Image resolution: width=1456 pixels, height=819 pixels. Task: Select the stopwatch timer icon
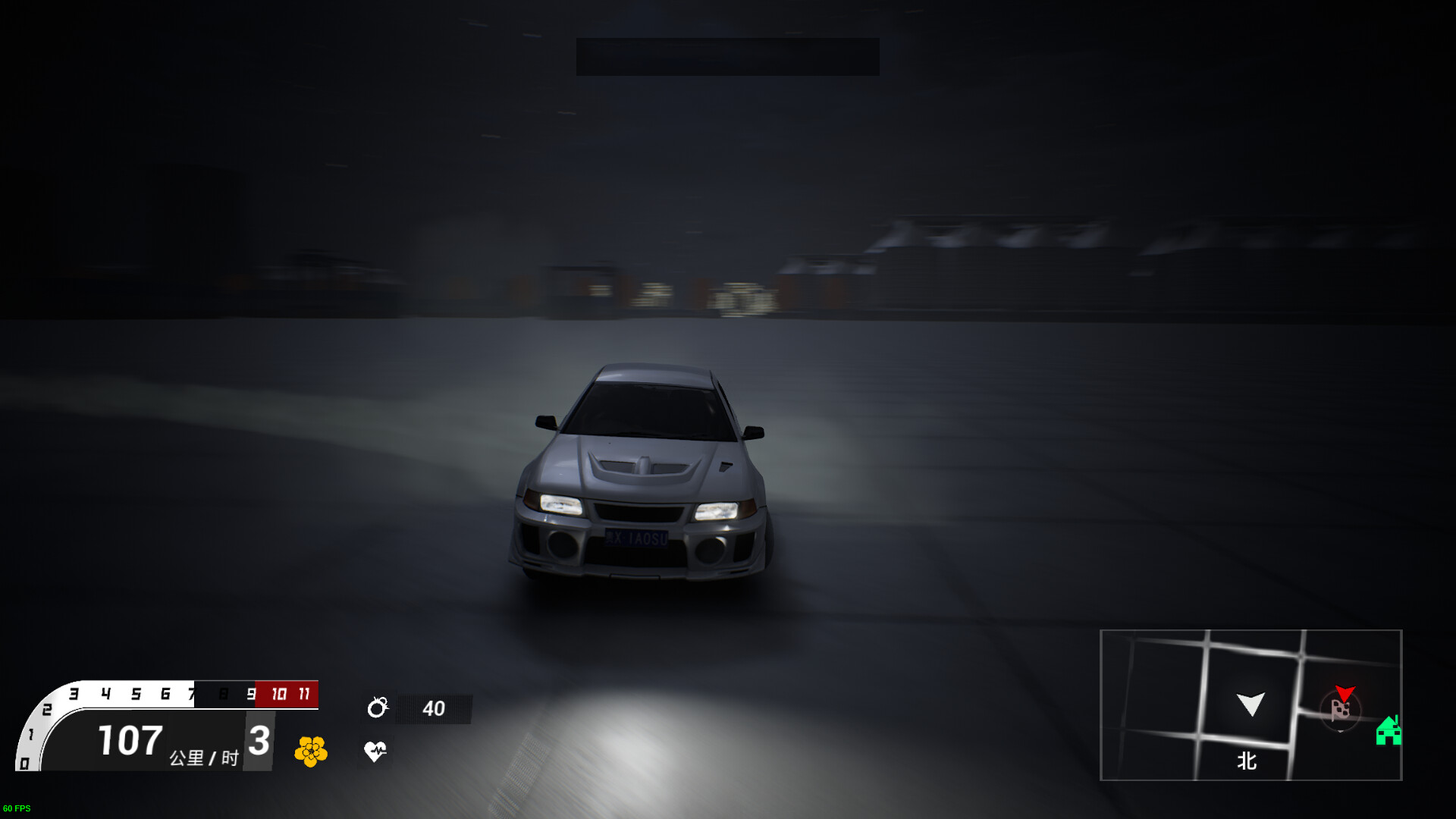(x=378, y=708)
